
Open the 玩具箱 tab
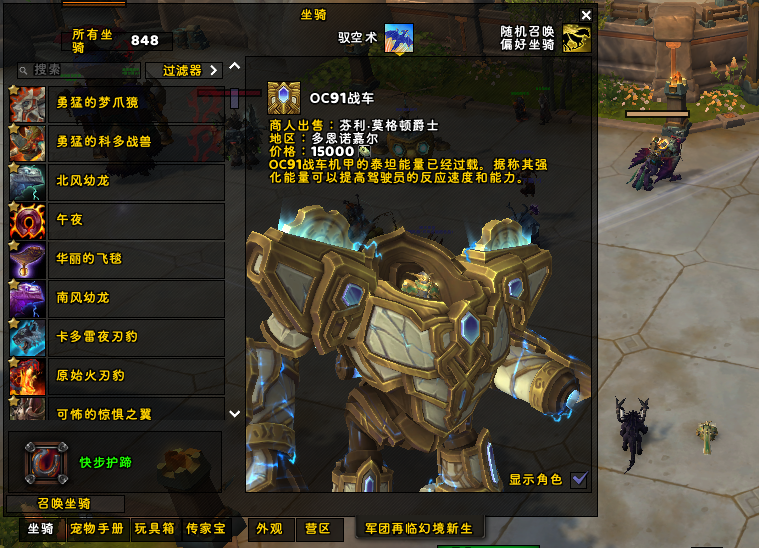coord(155,529)
